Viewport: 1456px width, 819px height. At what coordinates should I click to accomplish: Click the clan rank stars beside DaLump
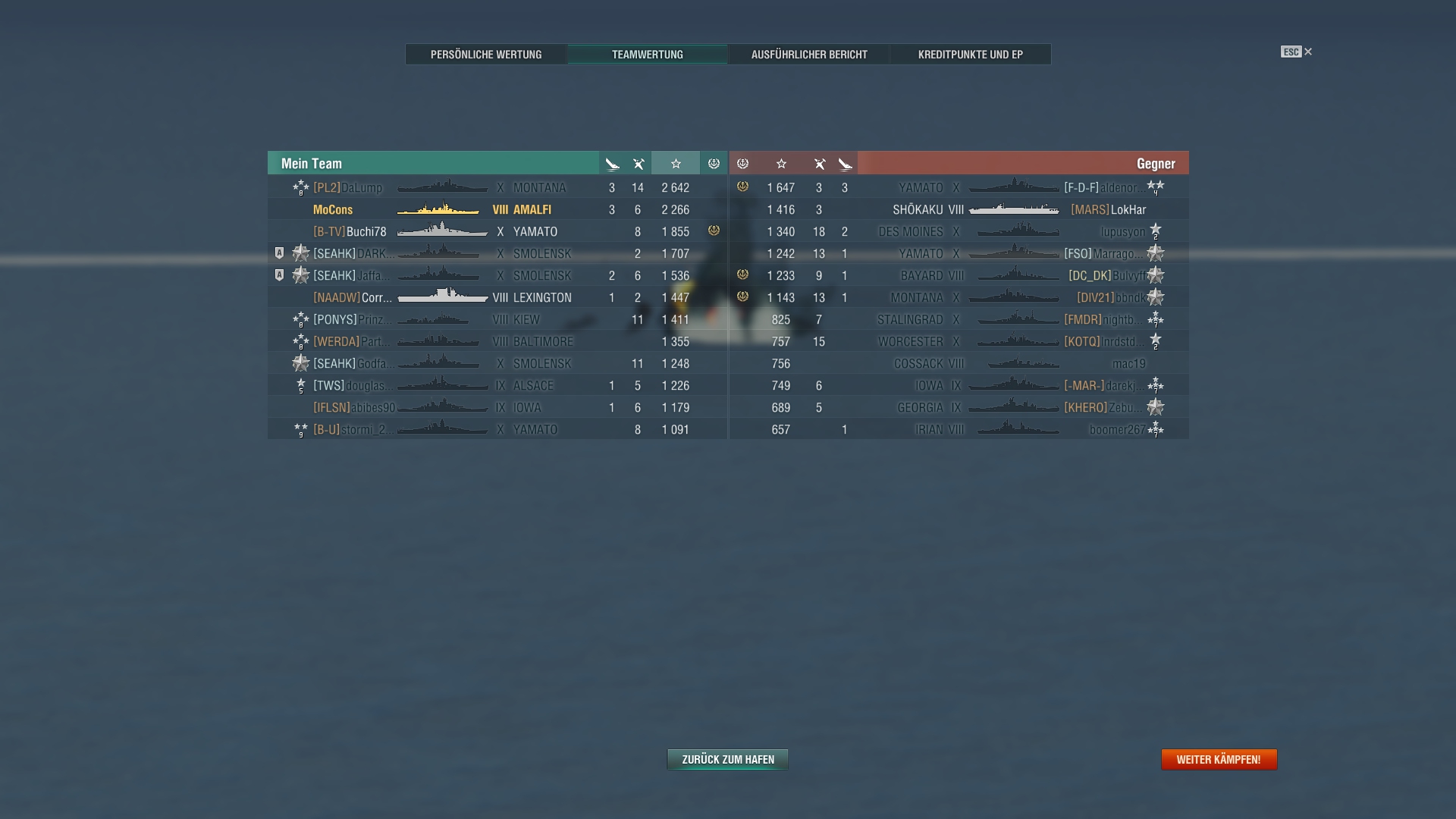(x=301, y=187)
